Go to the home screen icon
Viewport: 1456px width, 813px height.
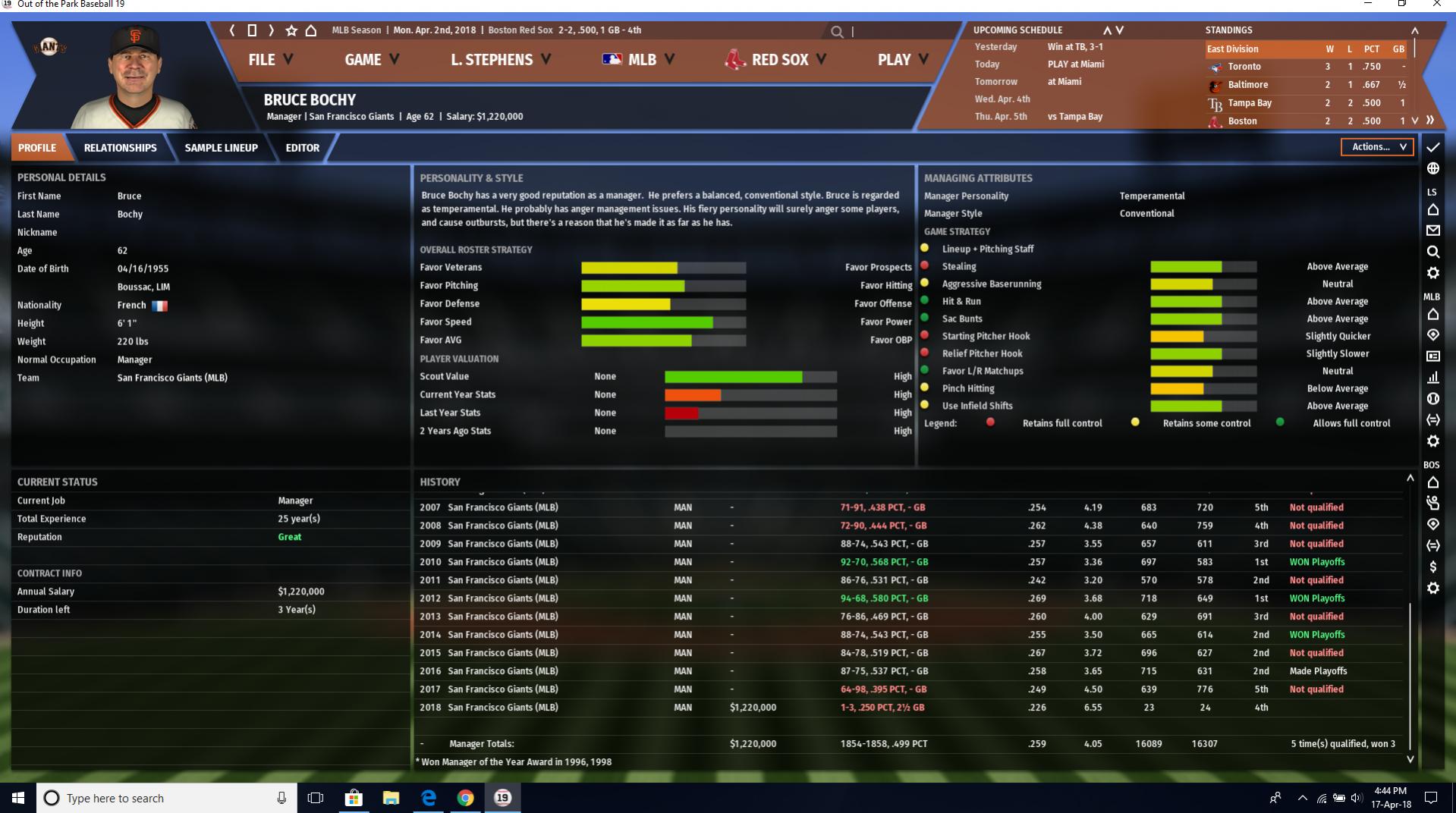(311, 30)
